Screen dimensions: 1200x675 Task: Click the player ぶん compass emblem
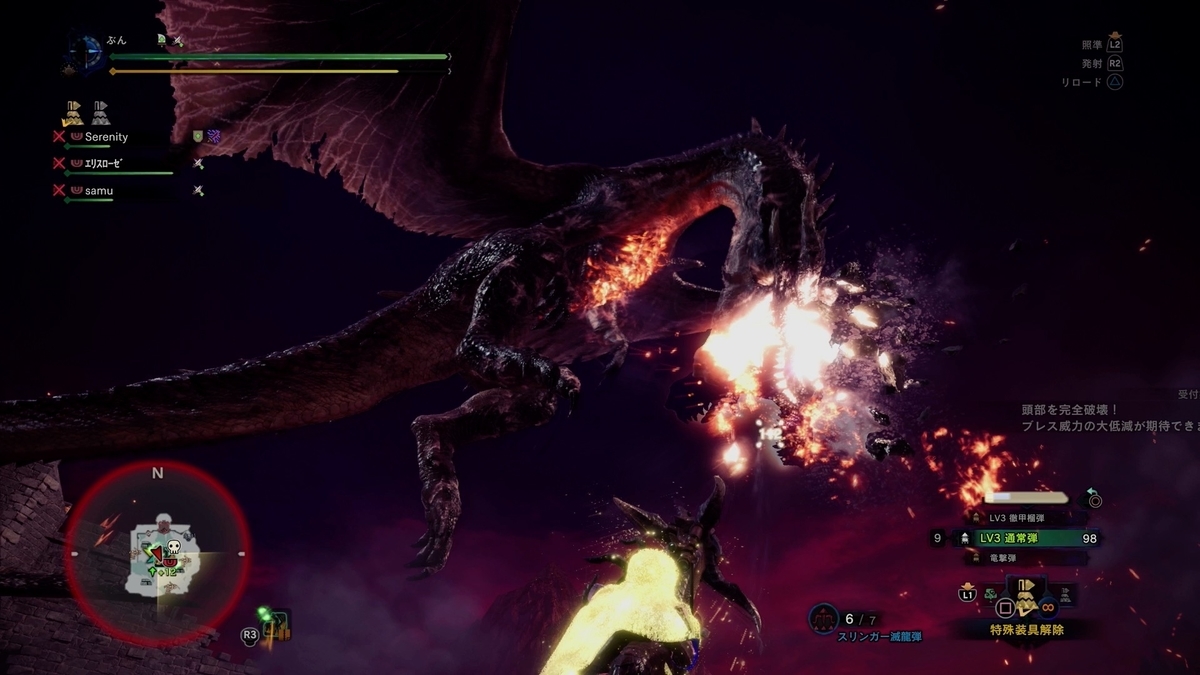point(87,55)
